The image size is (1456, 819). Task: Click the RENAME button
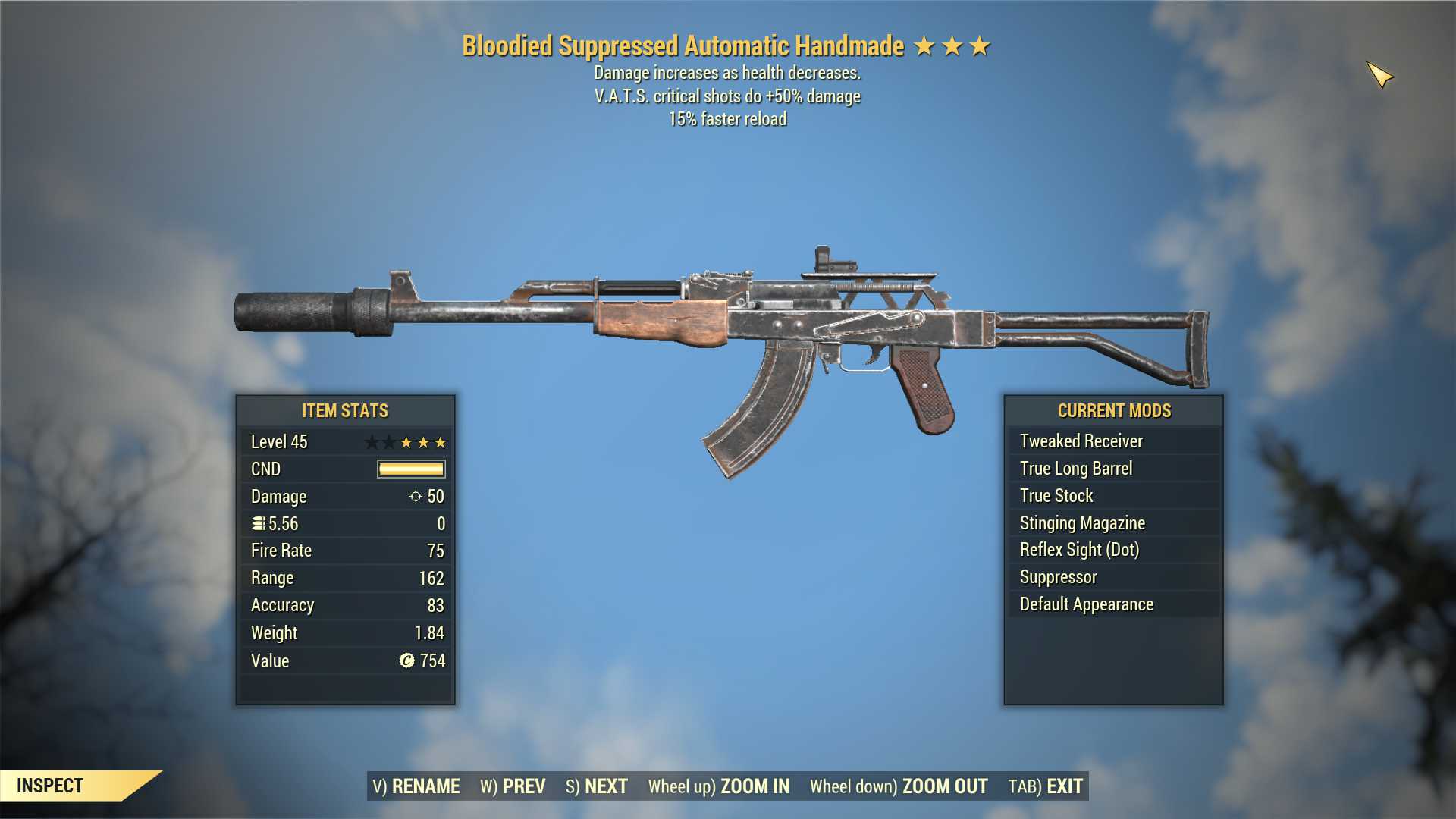point(416,786)
